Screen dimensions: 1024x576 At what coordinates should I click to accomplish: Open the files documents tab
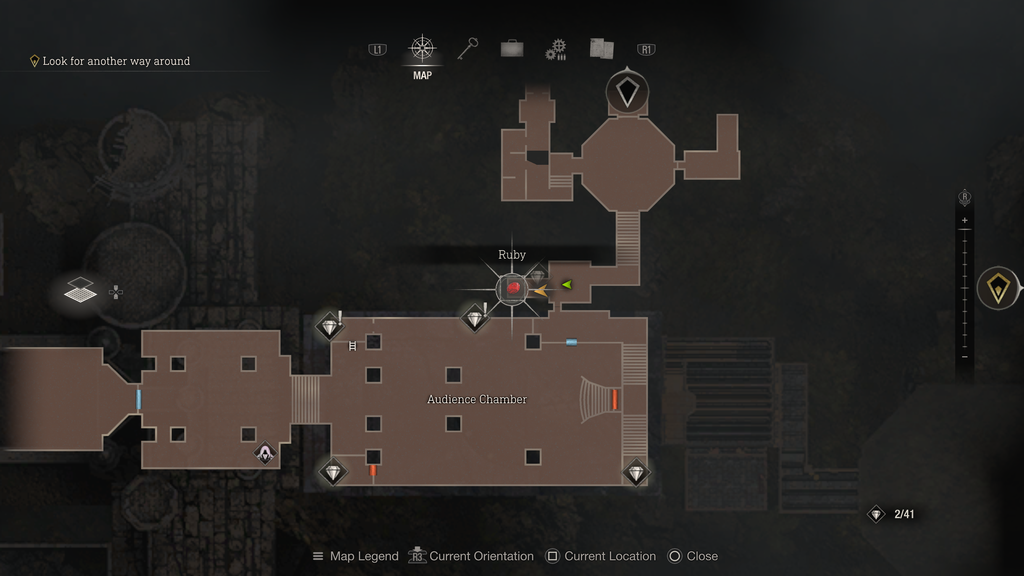(x=601, y=48)
